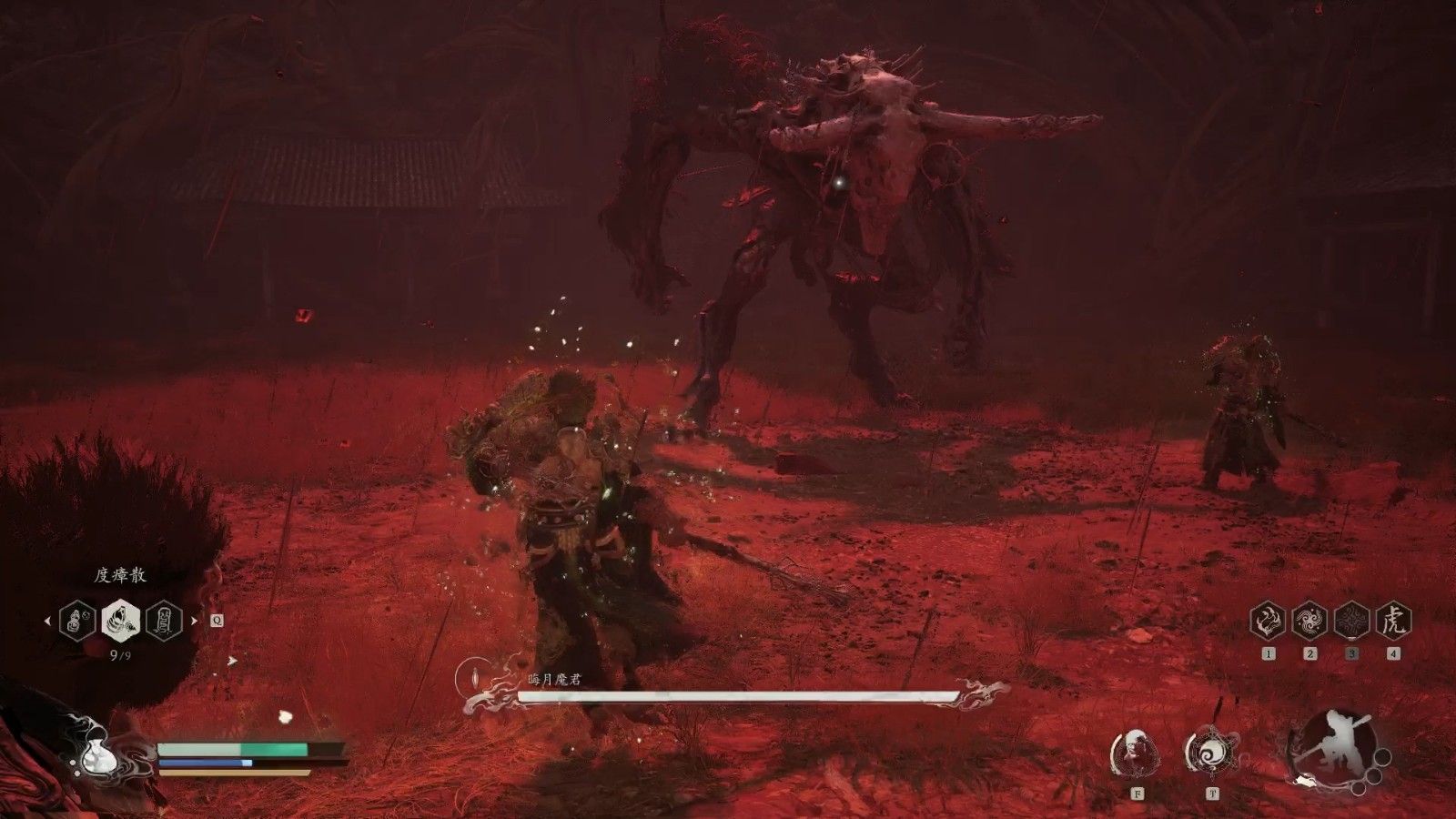1456x819 pixels.
Task: Cycle quick items with the right arrow
Action: coord(194,622)
